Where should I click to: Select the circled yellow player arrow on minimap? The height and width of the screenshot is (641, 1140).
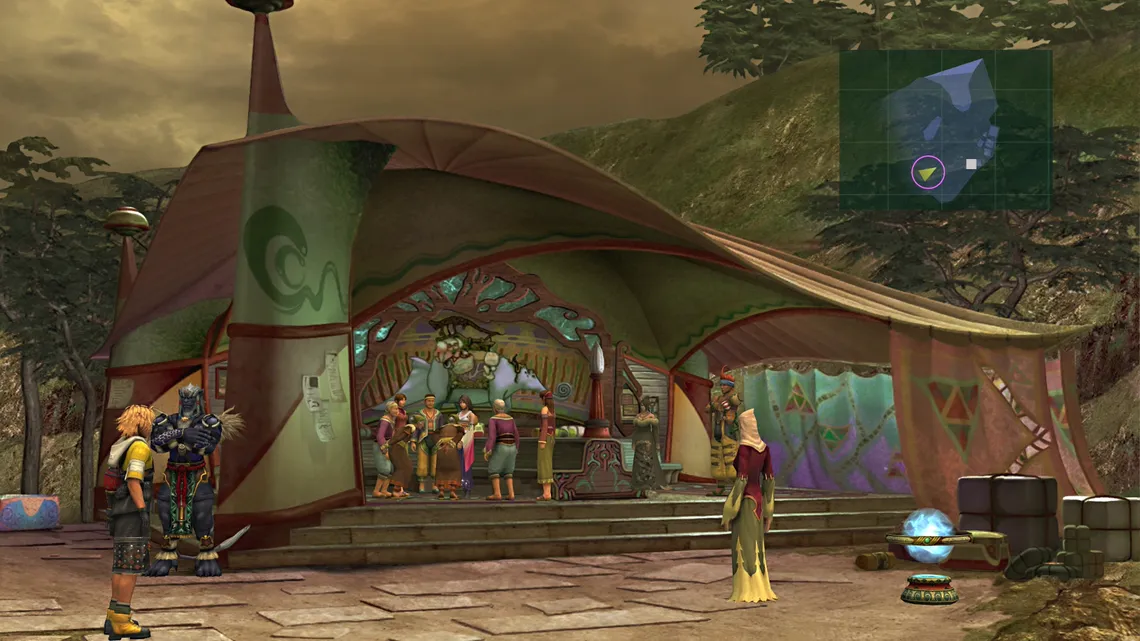pyautogui.click(x=928, y=173)
